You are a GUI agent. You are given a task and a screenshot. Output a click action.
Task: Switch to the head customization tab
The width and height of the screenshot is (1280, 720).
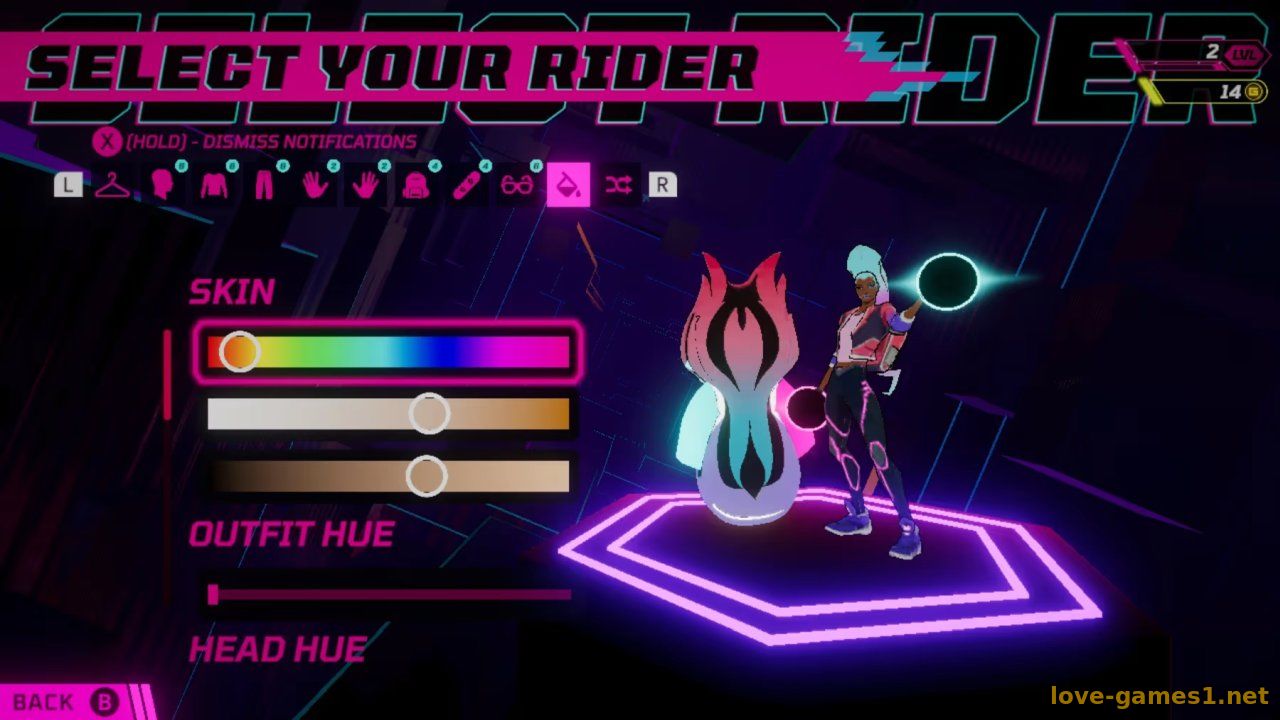[162, 185]
